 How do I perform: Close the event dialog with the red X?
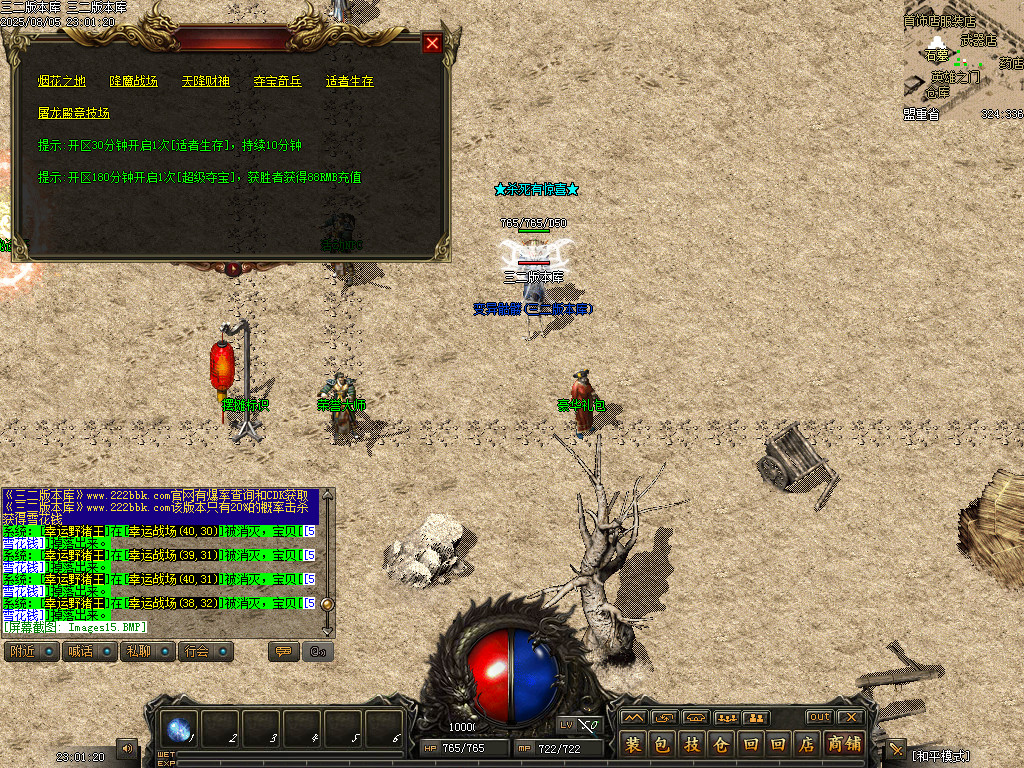click(x=432, y=43)
